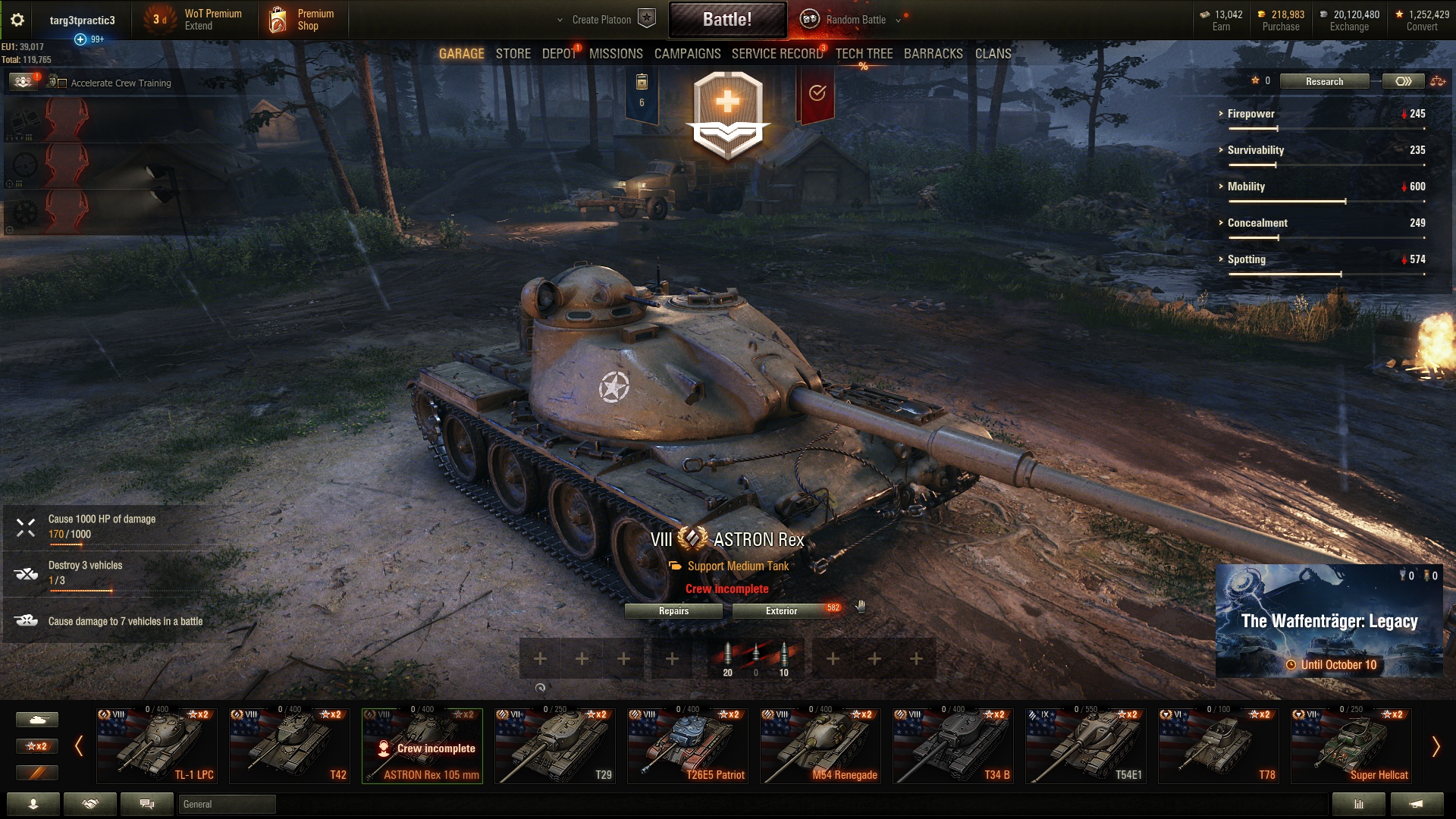
Task: Click the Credits Exchange icon in top bar
Action: 1322,14
